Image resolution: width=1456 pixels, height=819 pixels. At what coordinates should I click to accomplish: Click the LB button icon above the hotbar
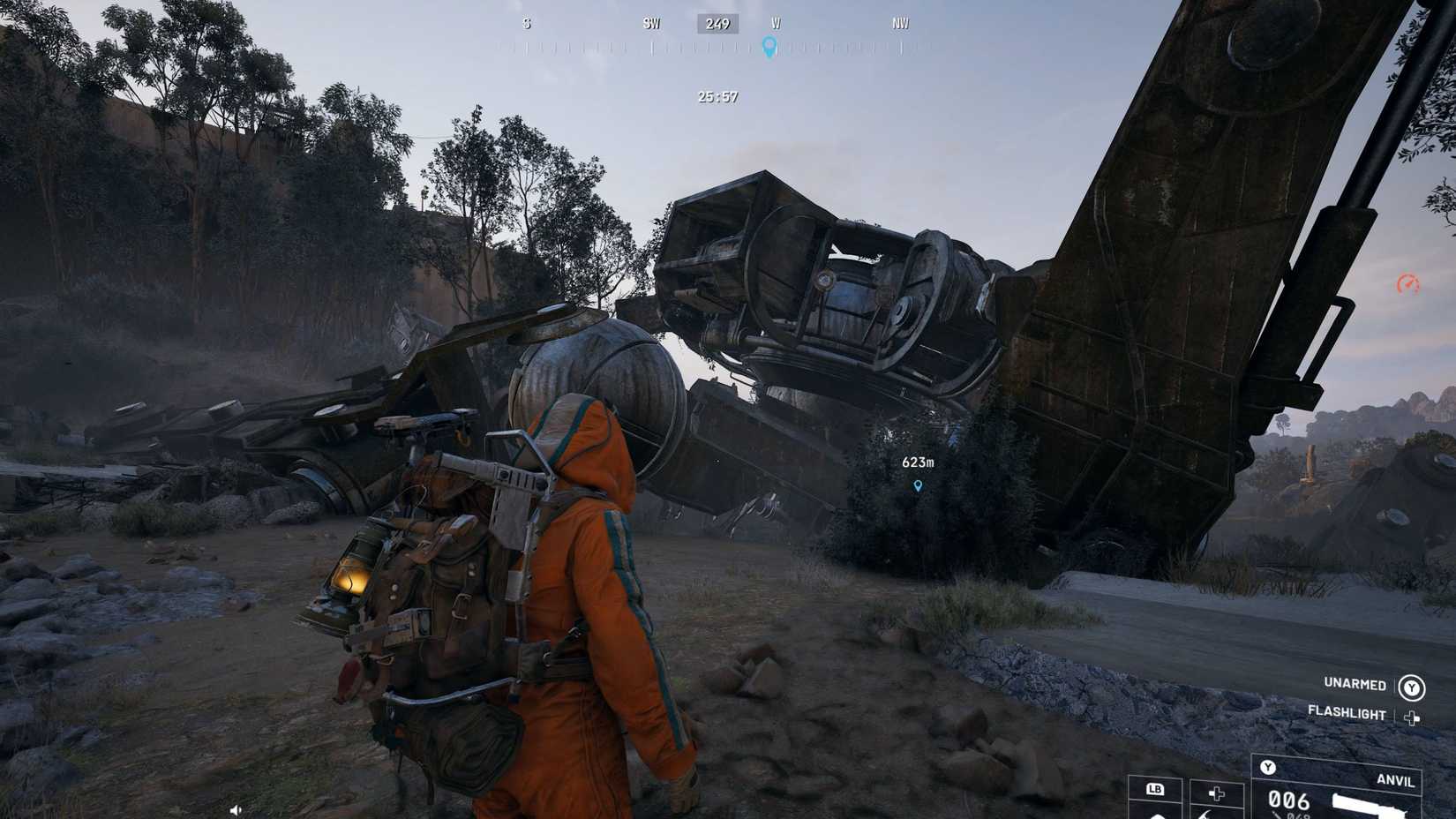pyautogui.click(x=1157, y=791)
